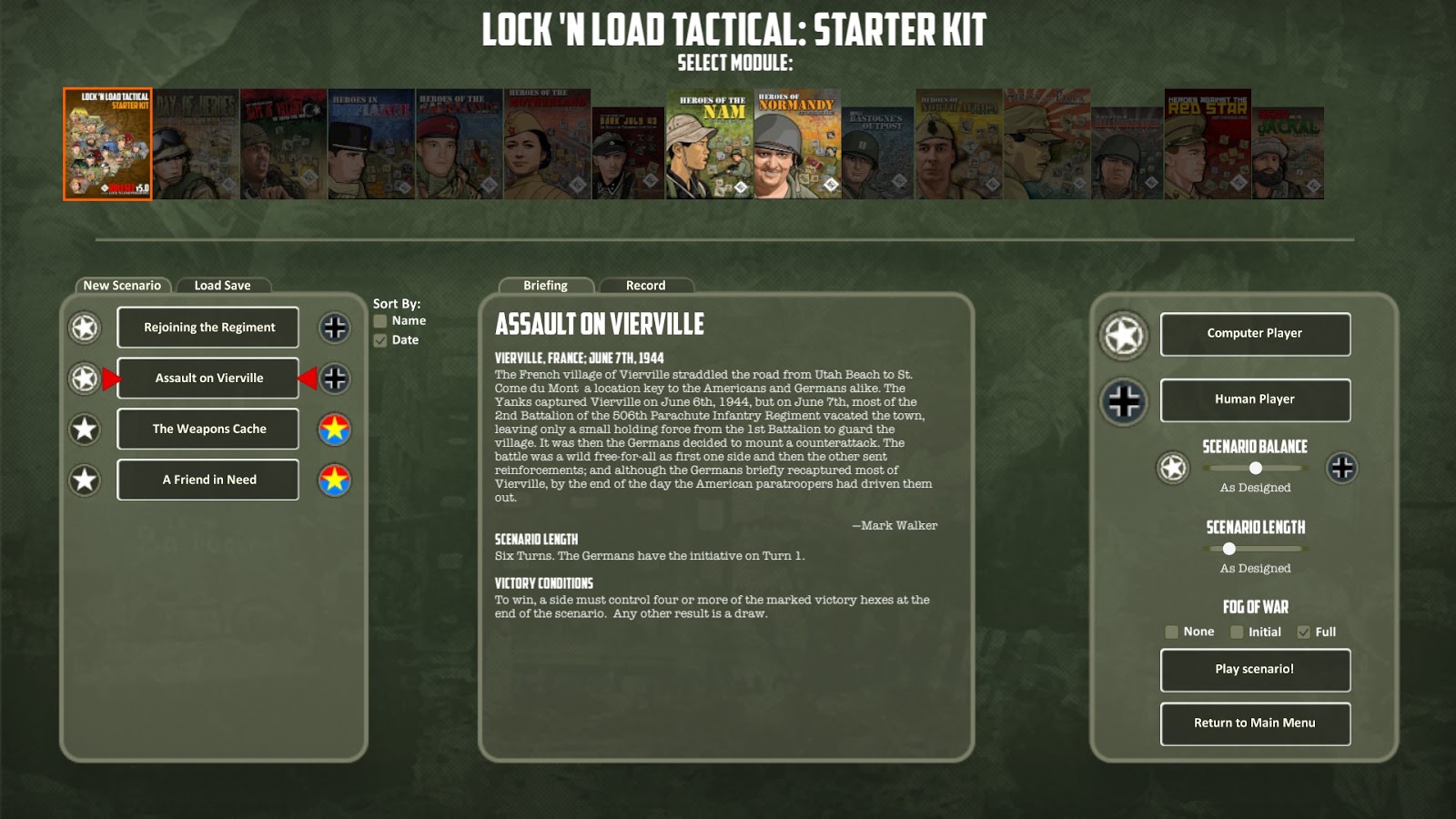
Task: Enable sorting scenarios by Name
Action: (x=379, y=320)
